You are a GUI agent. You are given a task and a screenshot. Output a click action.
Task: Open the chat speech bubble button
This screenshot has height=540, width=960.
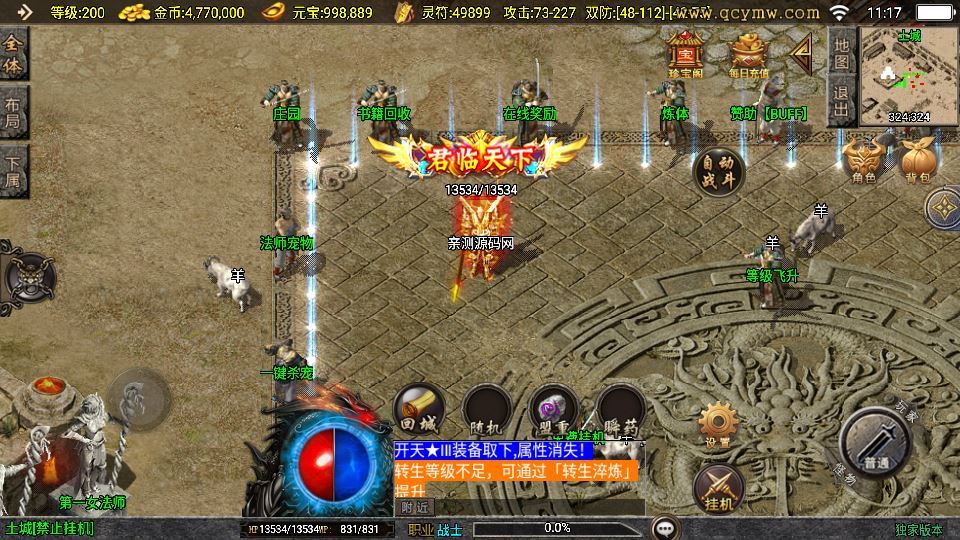point(665,527)
